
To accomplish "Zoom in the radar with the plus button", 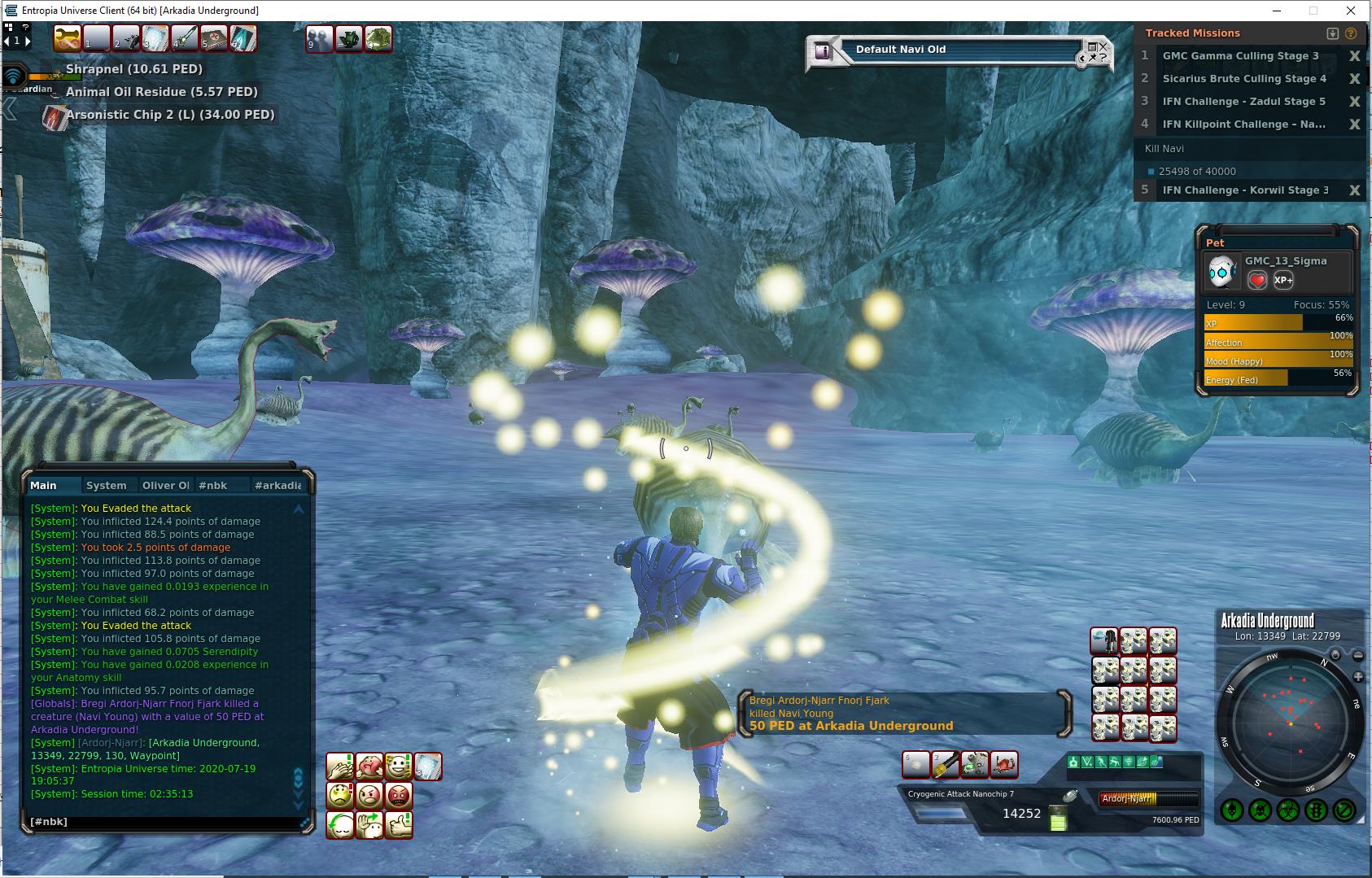I will [x=1357, y=677].
